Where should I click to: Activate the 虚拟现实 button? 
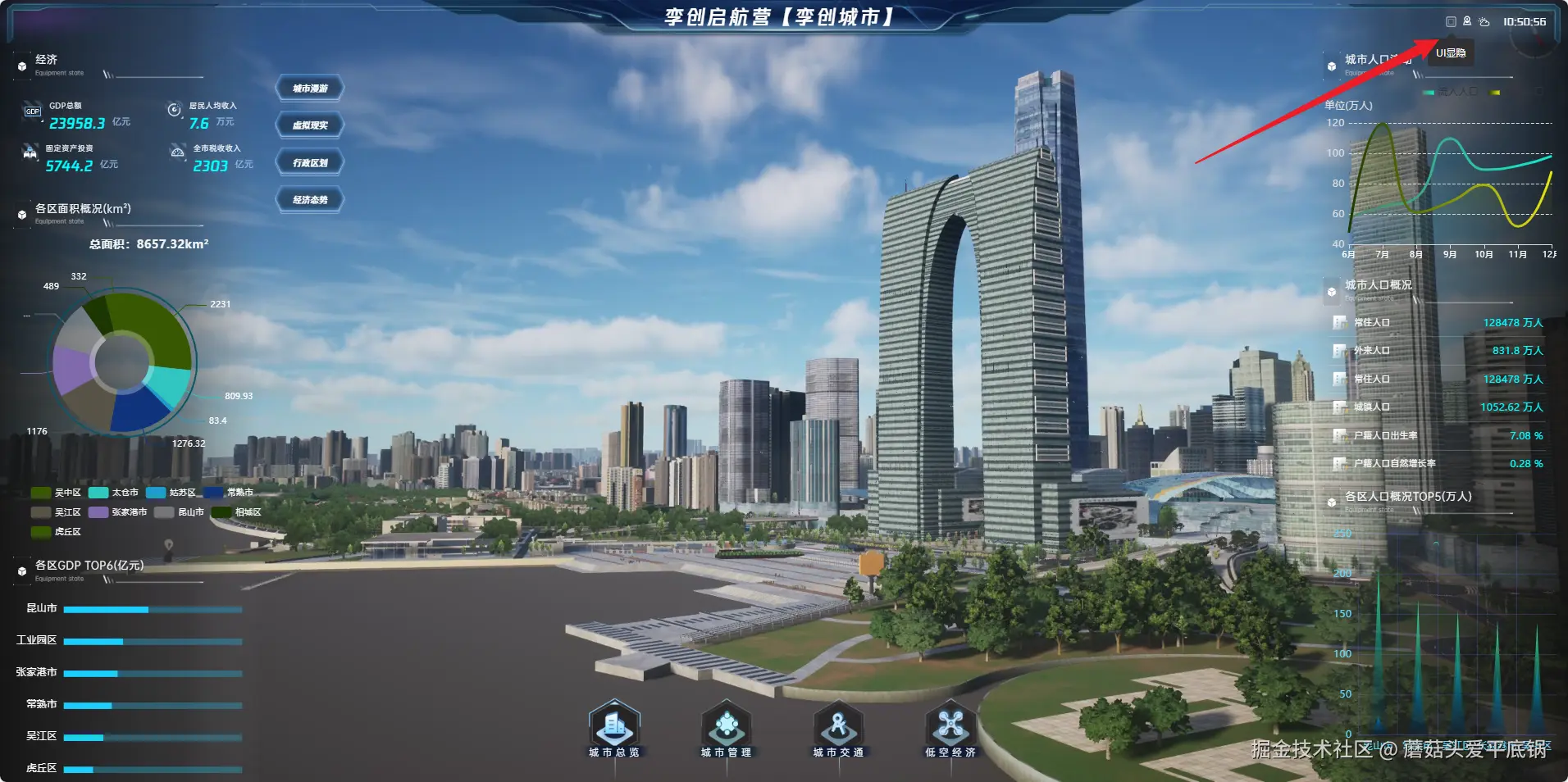coord(310,125)
